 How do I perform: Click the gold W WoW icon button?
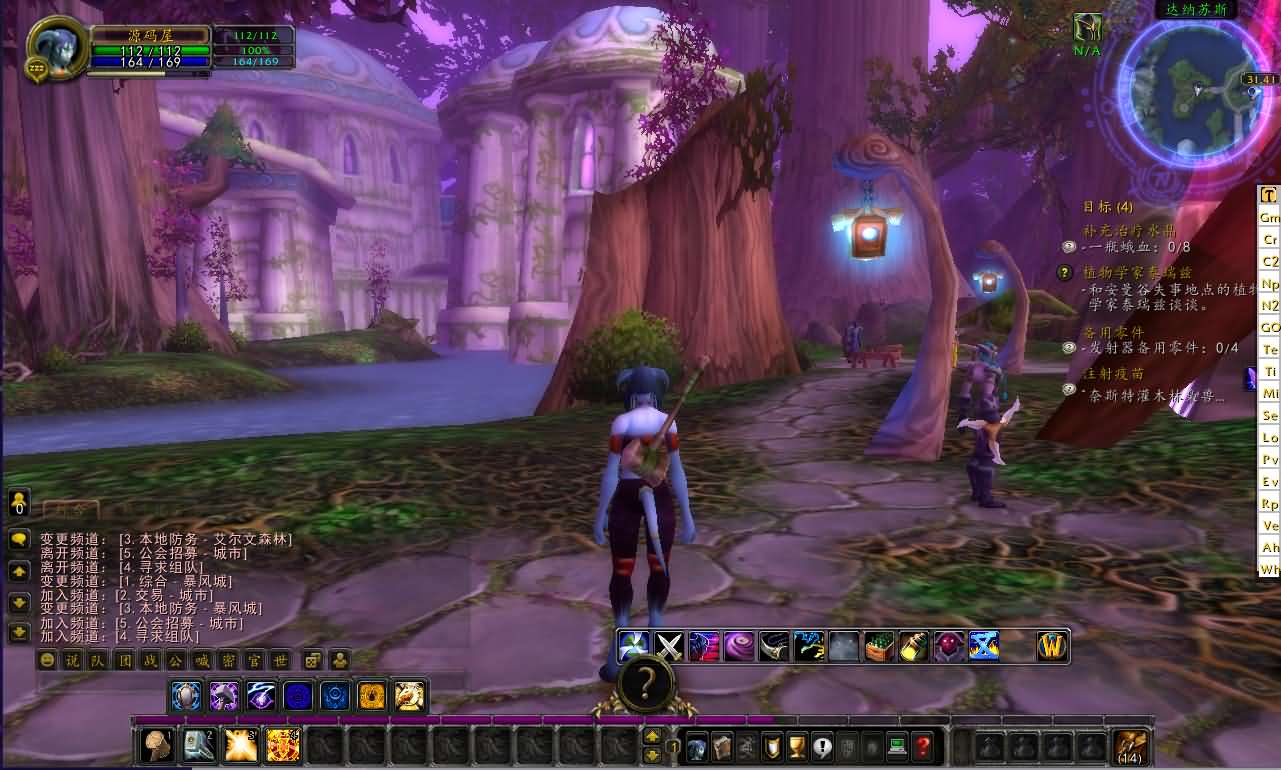(1051, 646)
